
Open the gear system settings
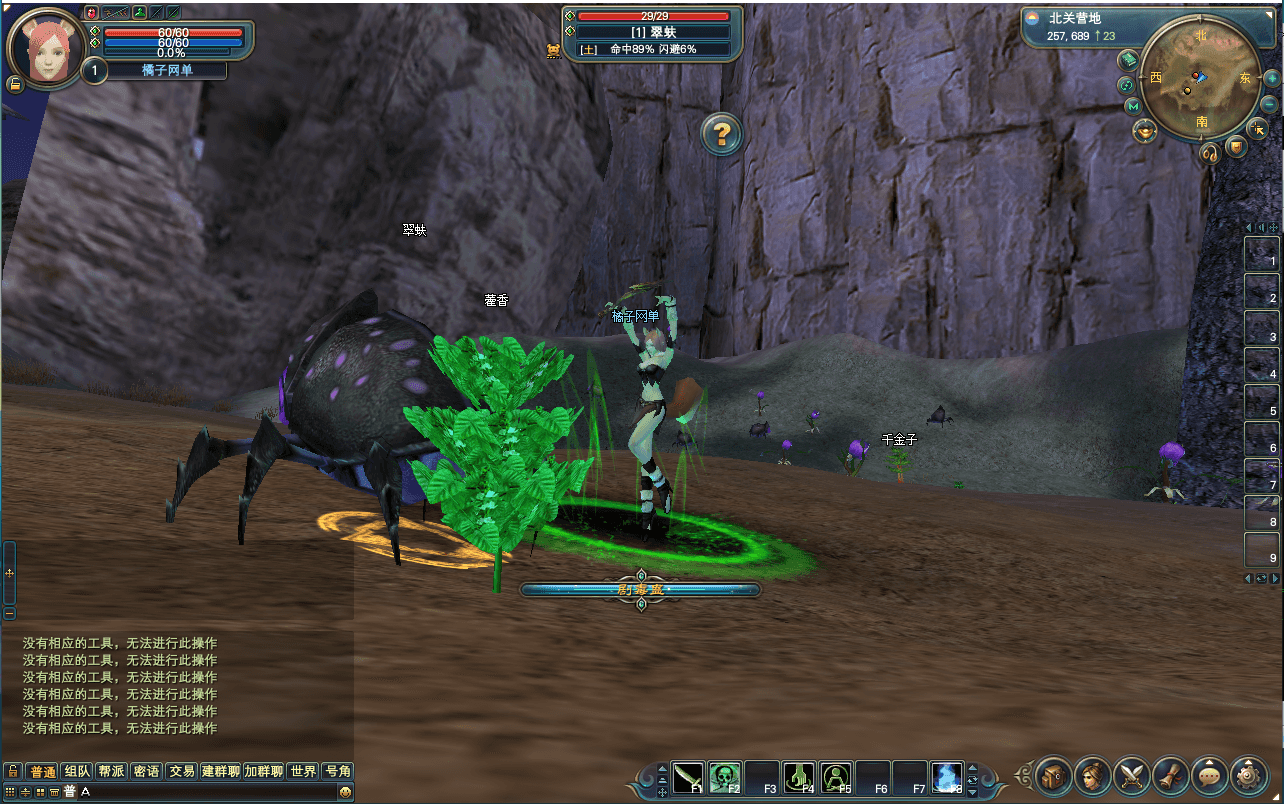point(1248,775)
